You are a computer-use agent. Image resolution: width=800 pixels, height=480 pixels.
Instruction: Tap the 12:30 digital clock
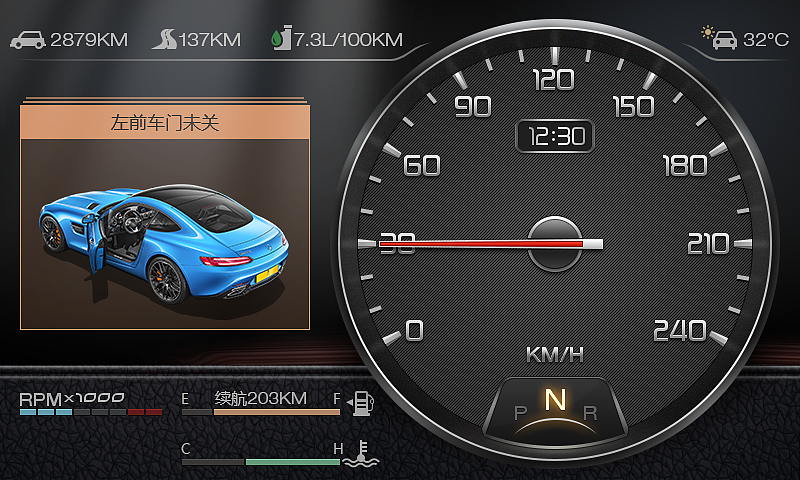[x=555, y=136]
